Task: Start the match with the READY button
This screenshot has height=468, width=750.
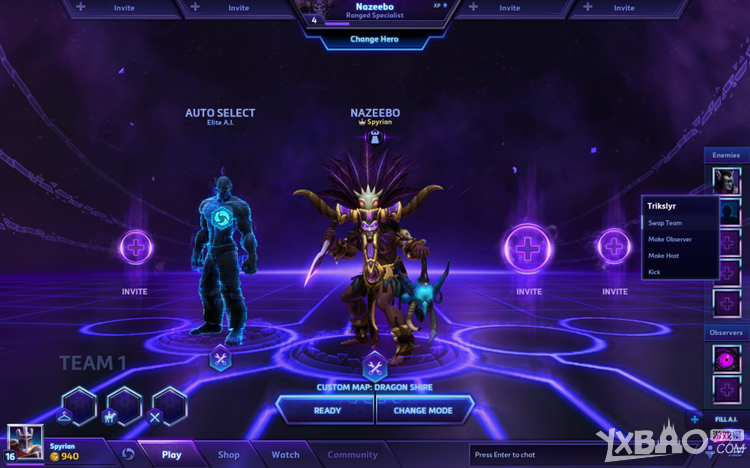Action: click(x=327, y=410)
